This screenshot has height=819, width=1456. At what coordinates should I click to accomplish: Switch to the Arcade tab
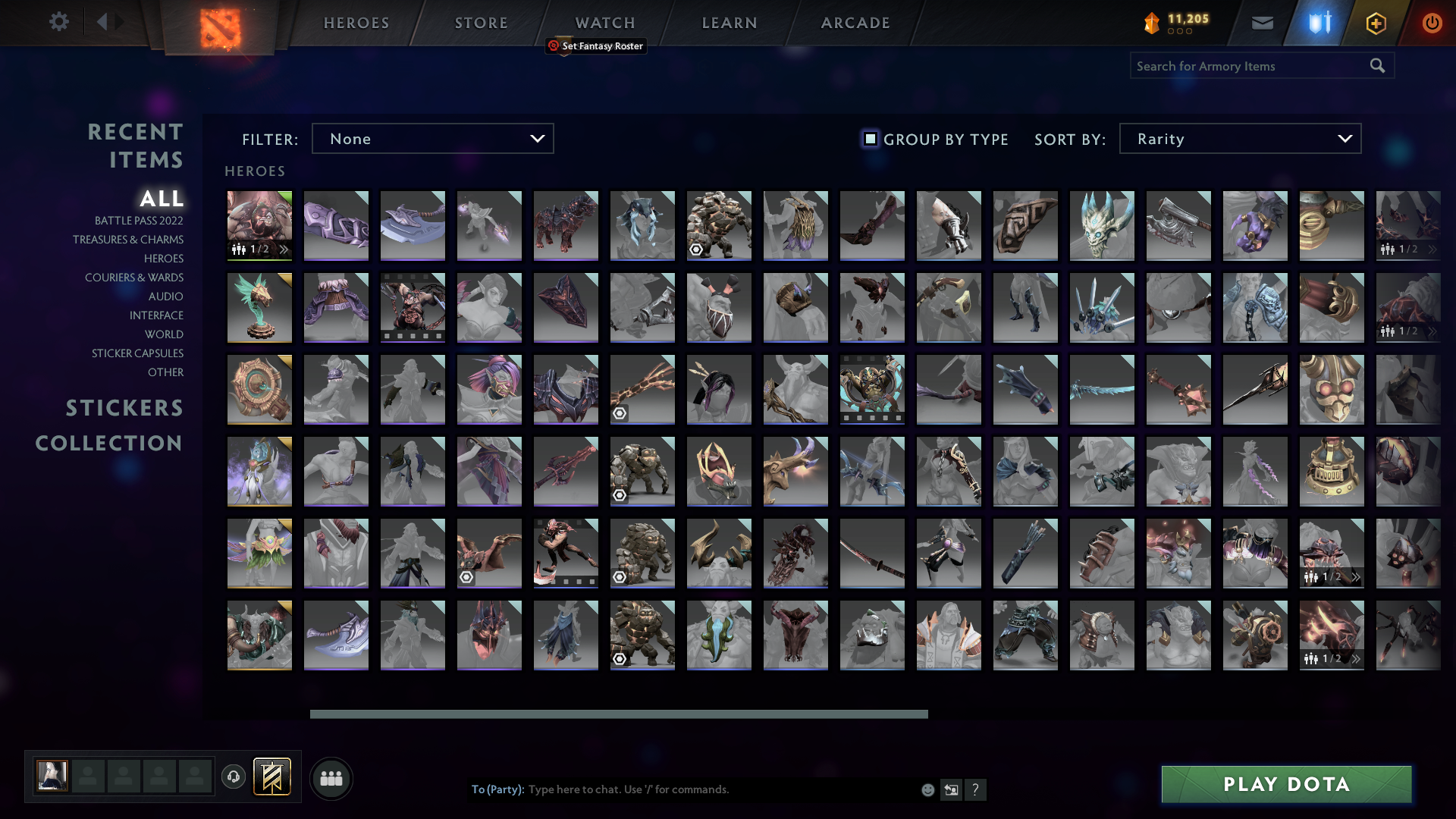point(854,23)
